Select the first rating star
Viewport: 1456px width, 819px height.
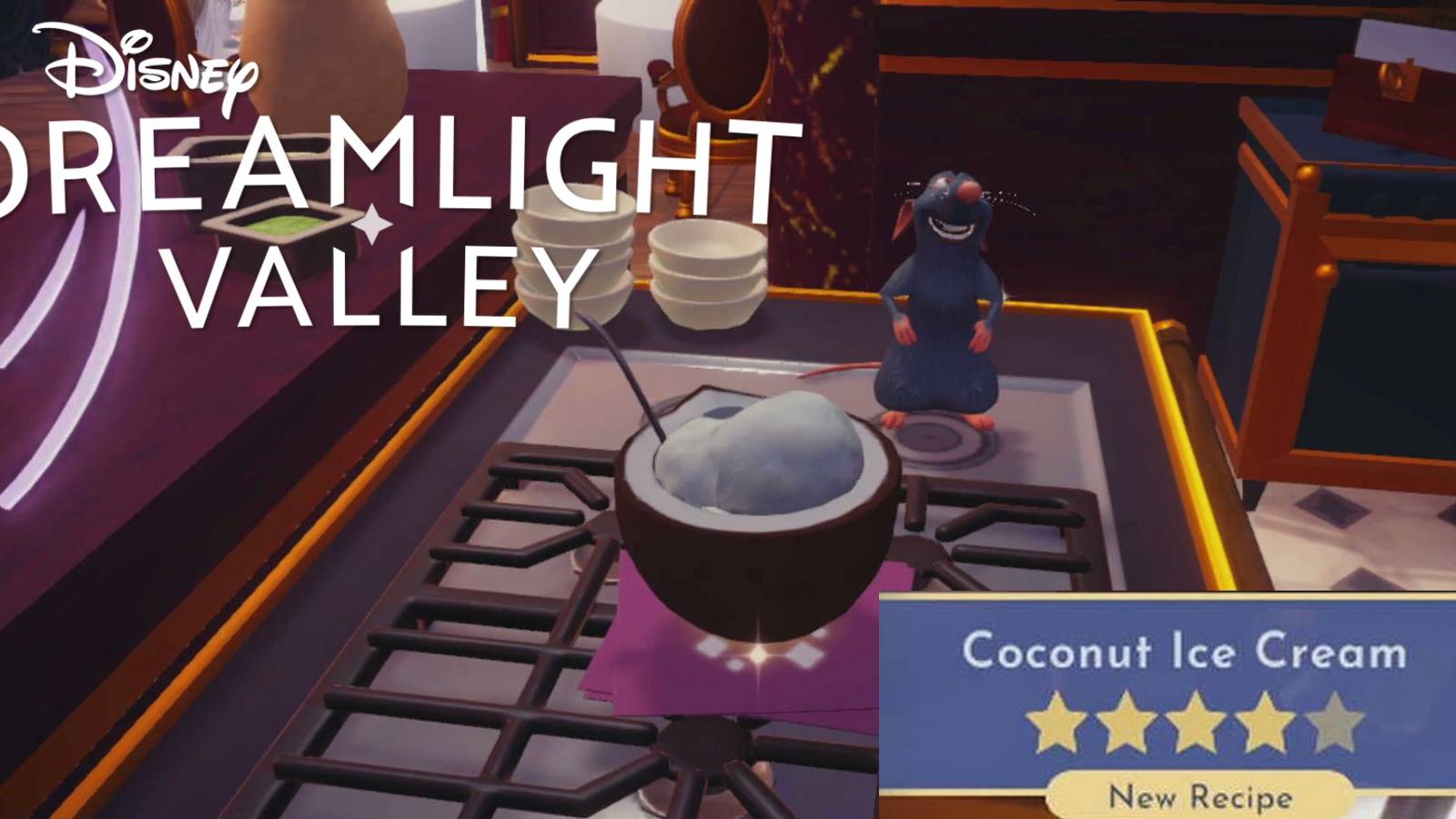(x=1056, y=723)
